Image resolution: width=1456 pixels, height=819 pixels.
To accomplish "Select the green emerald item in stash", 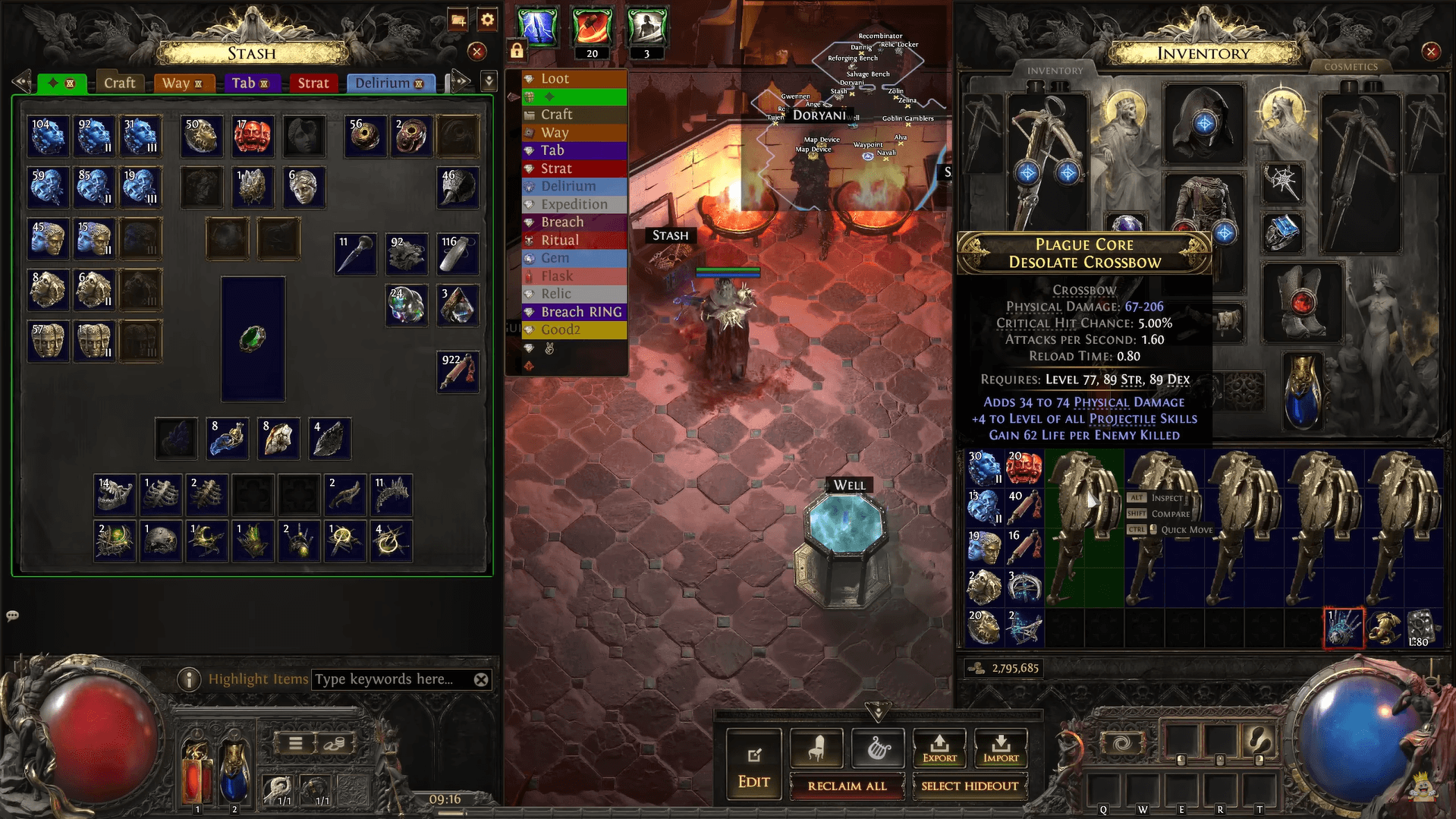I will point(253,339).
